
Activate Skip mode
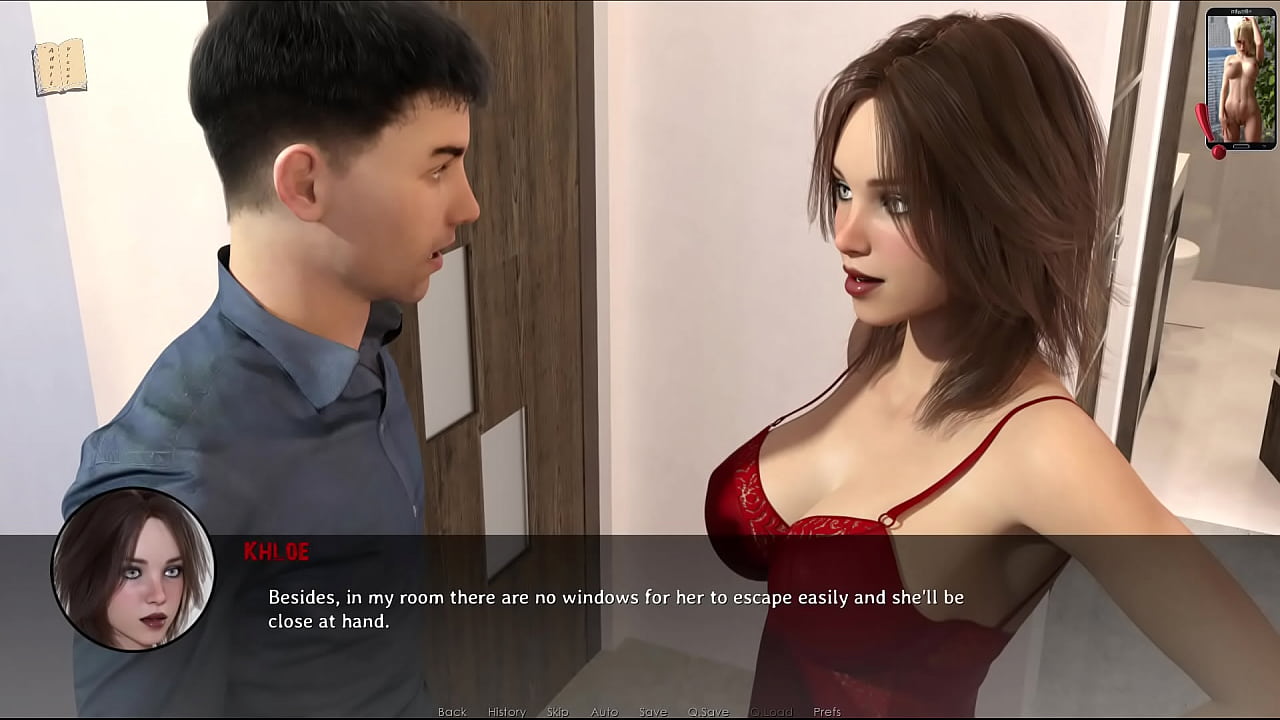[x=558, y=712]
